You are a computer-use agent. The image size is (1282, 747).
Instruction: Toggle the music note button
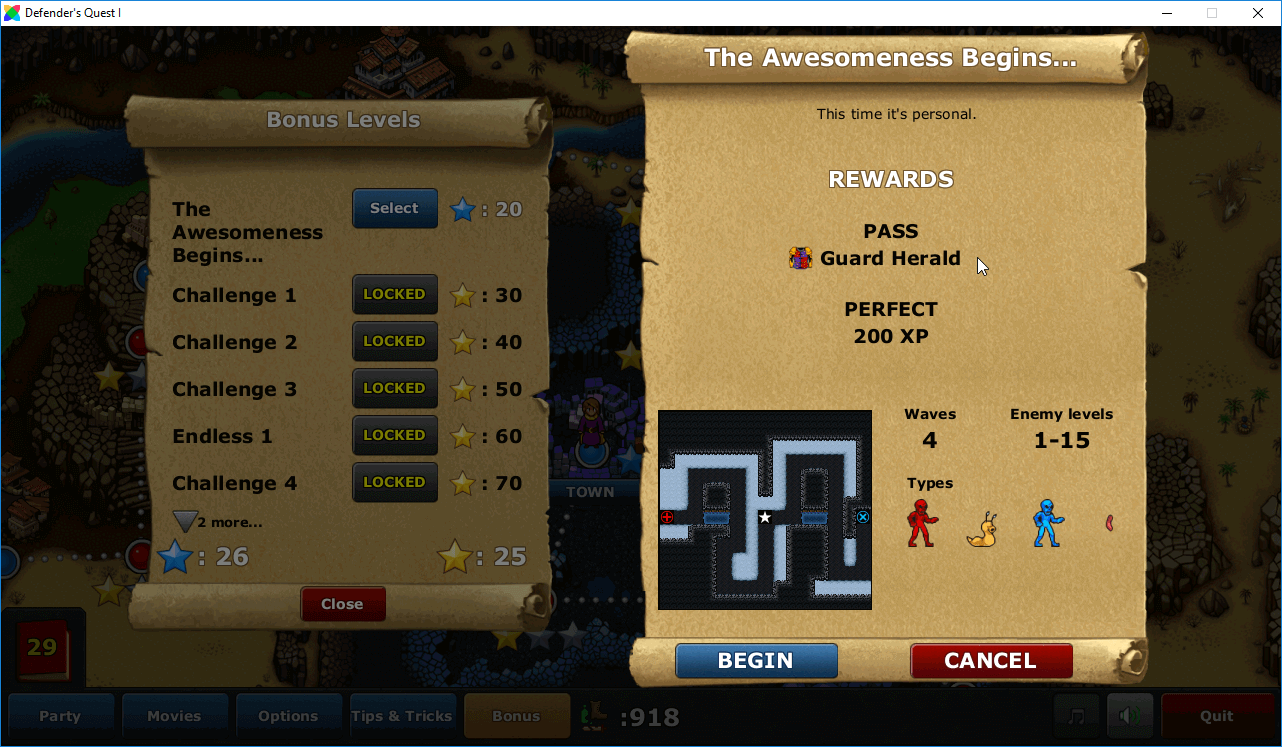[x=1077, y=715]
